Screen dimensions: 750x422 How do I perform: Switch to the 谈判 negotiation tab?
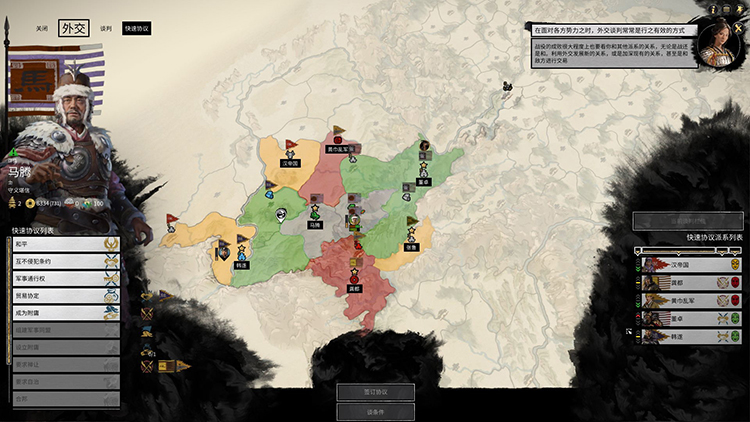click(x=106, y=29)
